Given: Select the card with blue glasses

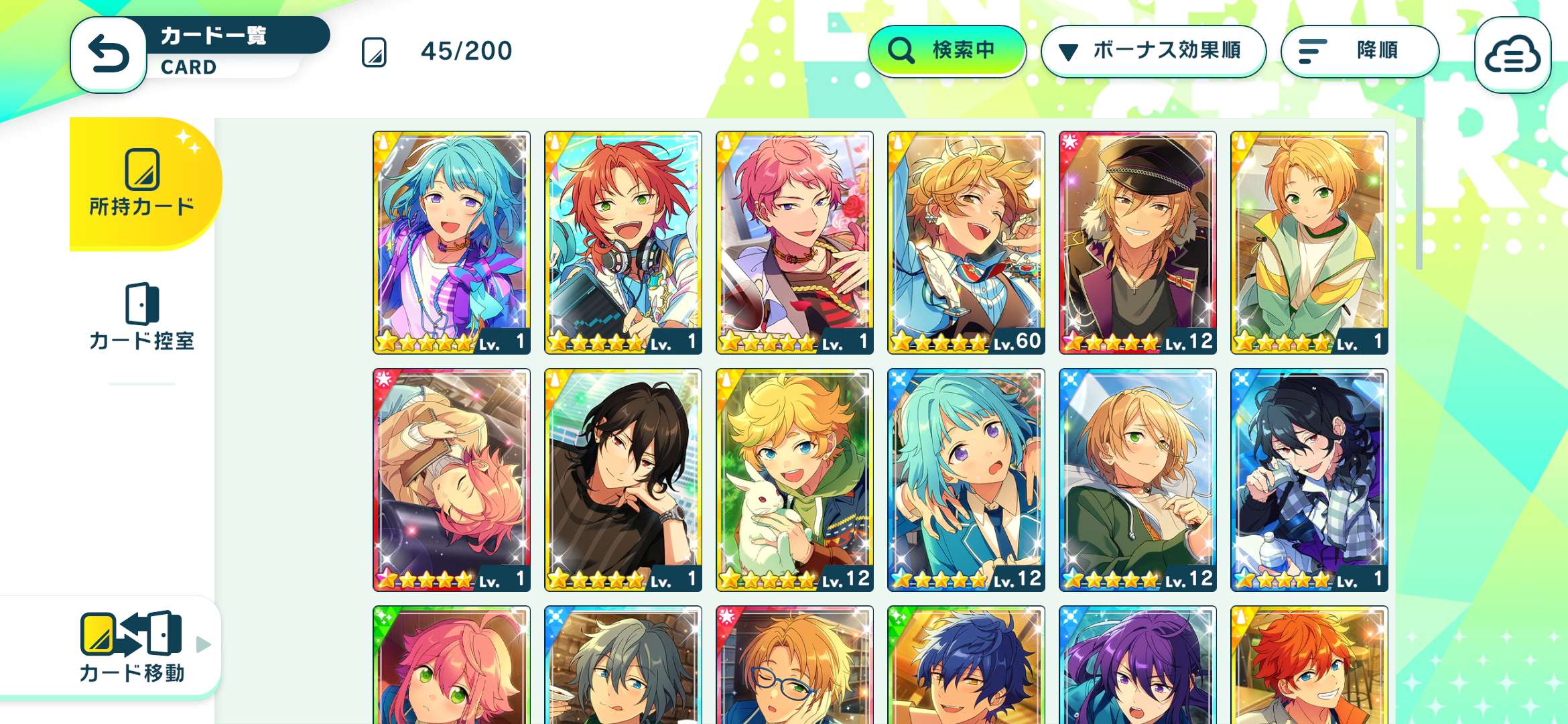Looking at the screenshot, I should tap(795, 665).
